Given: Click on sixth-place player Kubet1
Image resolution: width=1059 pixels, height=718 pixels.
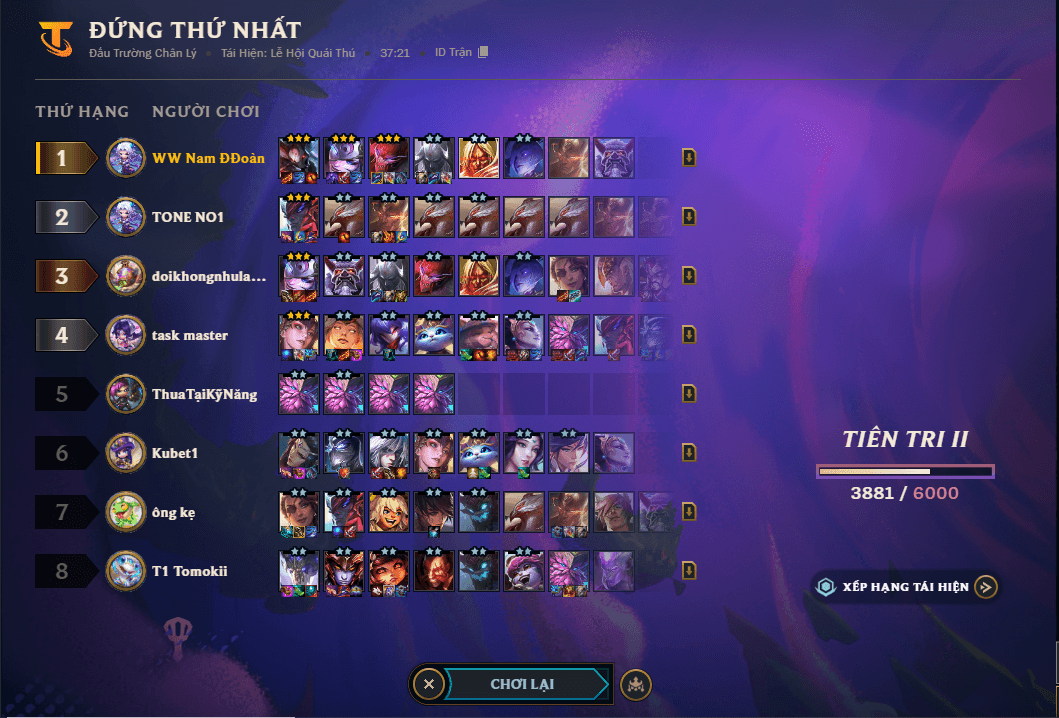Looking at the screenshot, I should (175, 453).
